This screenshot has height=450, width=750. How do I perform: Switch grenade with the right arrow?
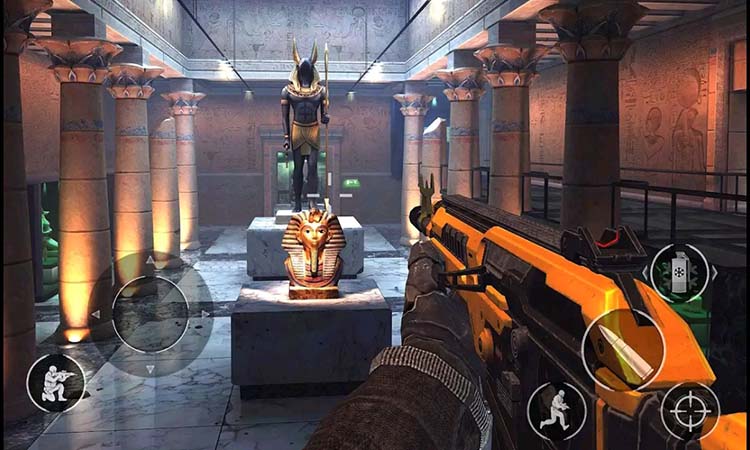pyautogui.click(x=714, y=272)
